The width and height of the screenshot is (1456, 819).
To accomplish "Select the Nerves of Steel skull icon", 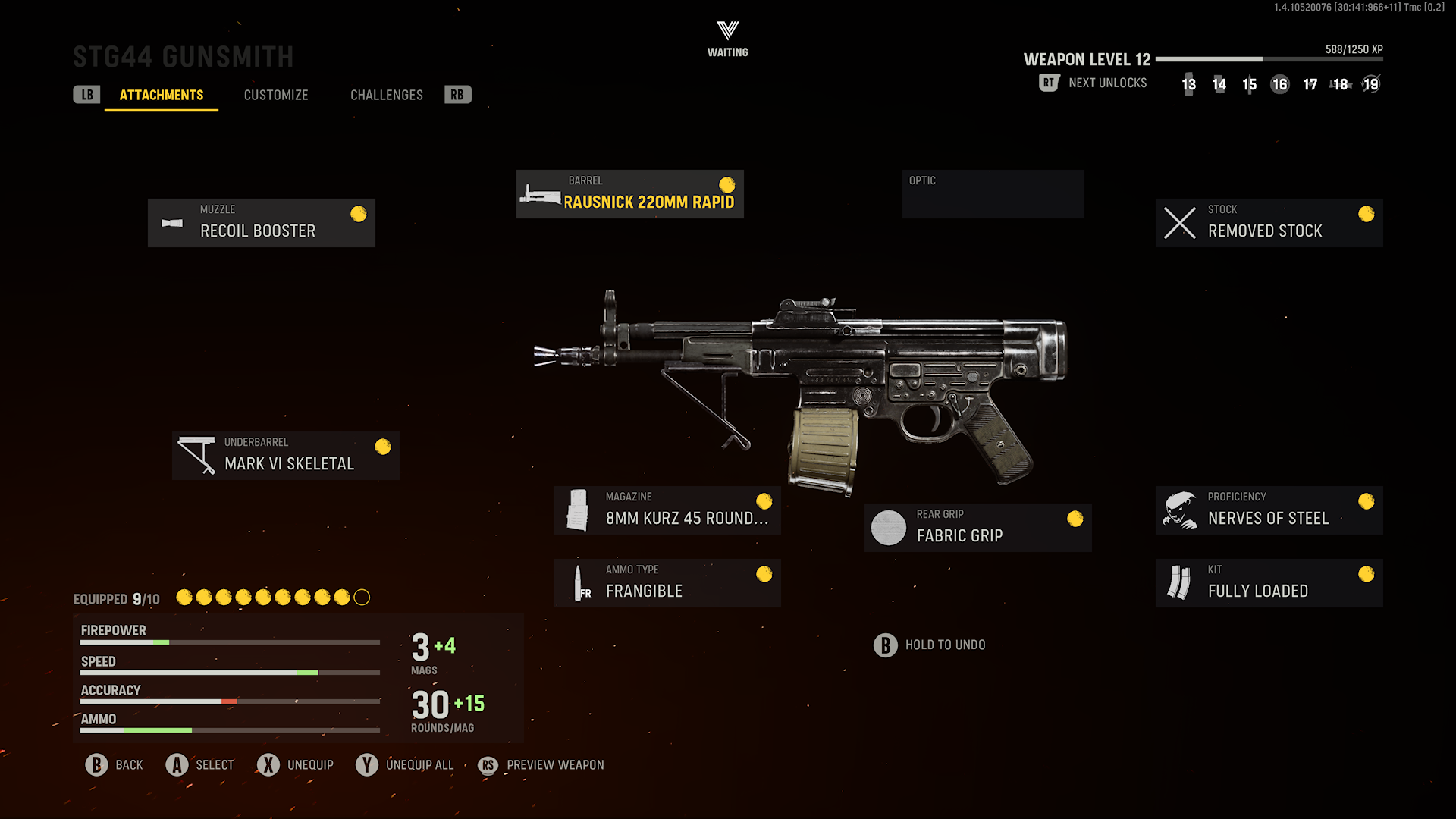I will [x=1180, y=509].
